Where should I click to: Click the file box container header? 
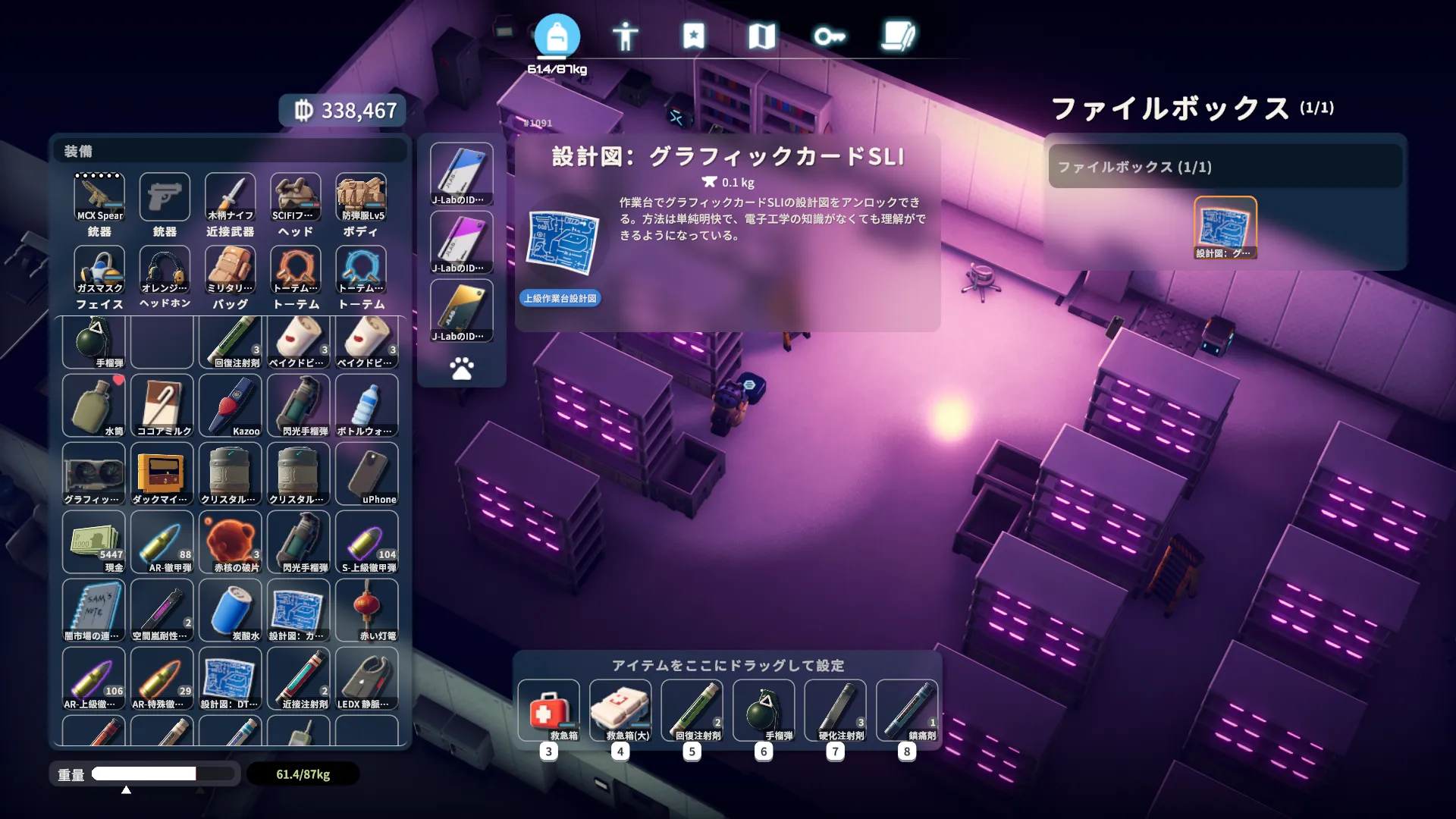pyautogui.click(x=1225, y=167)
